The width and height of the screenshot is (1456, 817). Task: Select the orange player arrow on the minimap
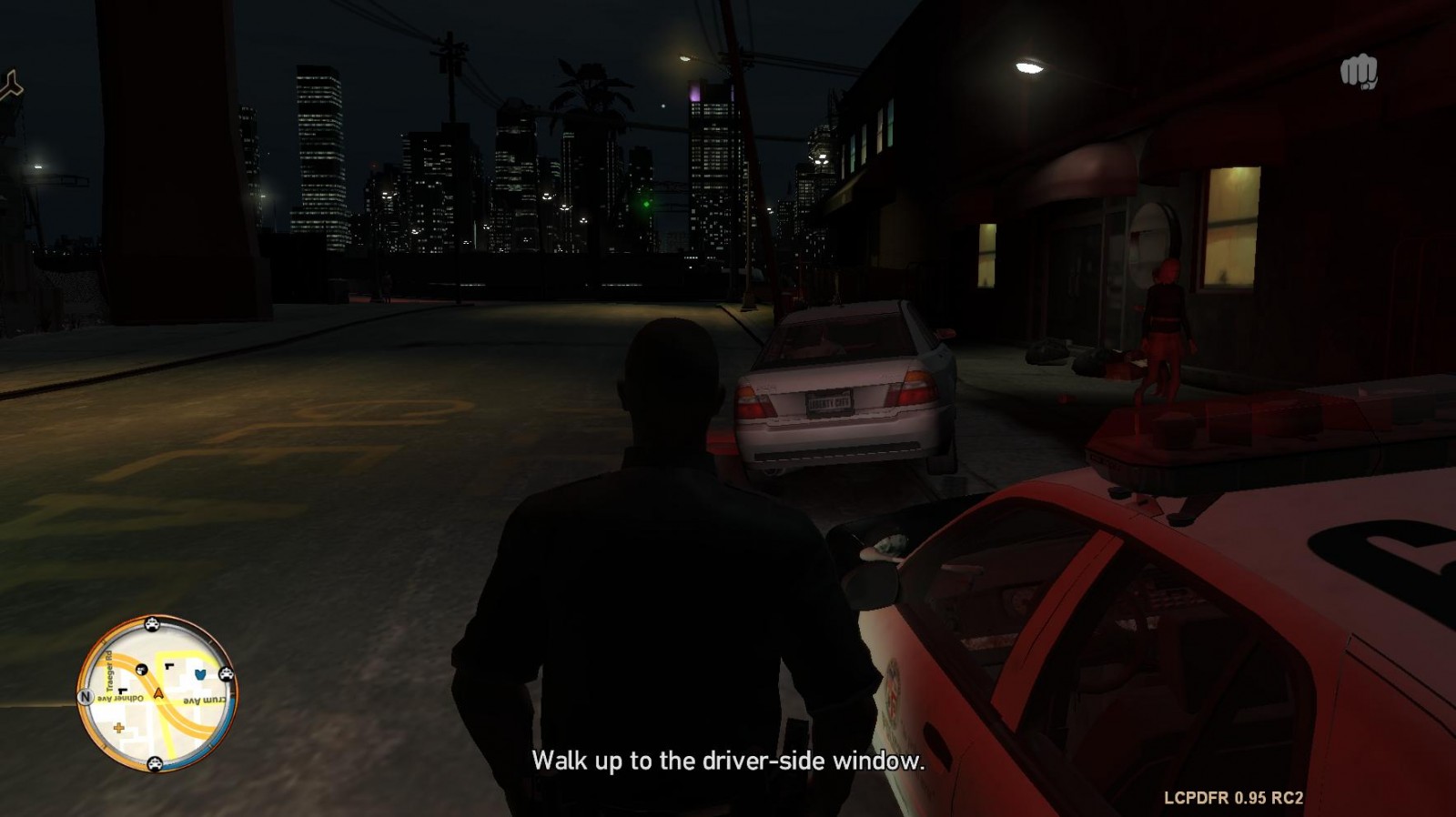click(x=158, y=693)
